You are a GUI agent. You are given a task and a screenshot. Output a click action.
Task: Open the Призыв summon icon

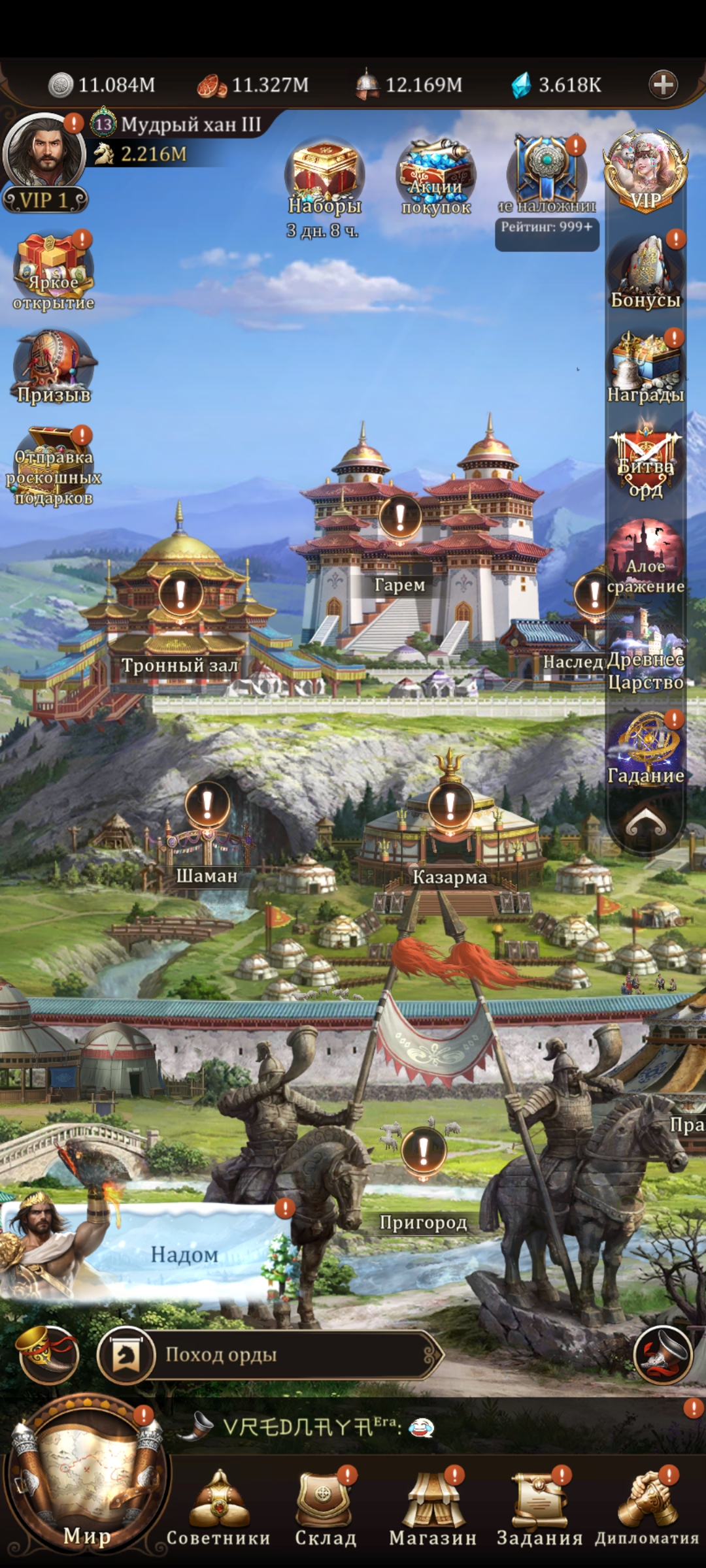coord(54,367)
